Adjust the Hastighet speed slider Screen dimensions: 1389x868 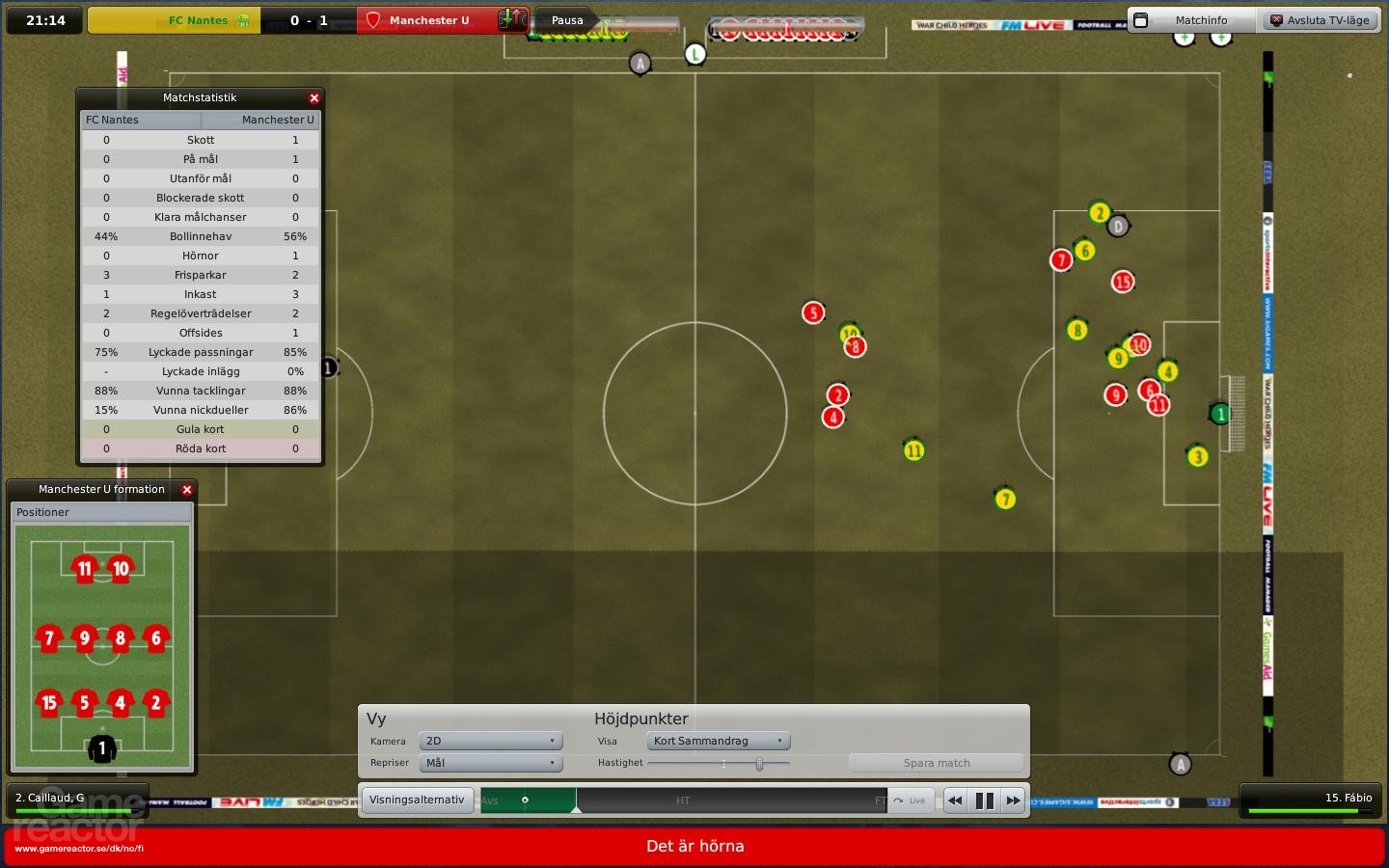[x=759, y=763]
